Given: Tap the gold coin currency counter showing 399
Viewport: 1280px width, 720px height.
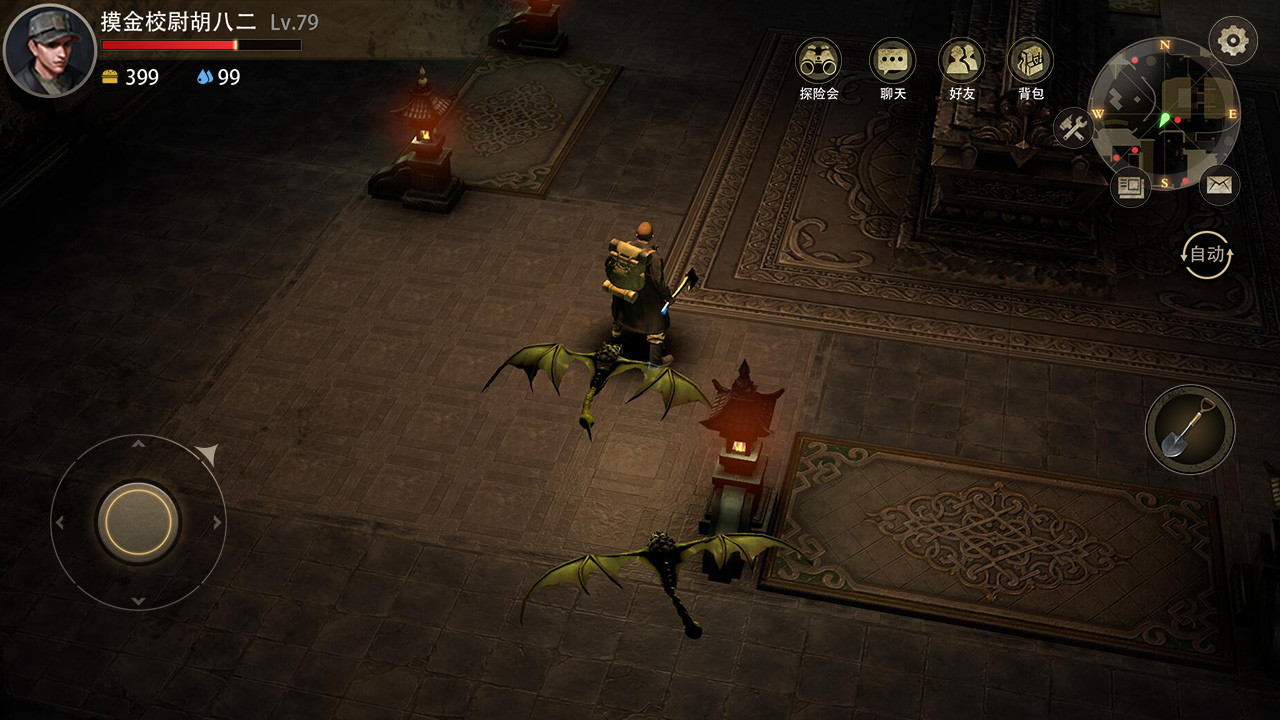Looking at the screenshot, I should point(130,76).
